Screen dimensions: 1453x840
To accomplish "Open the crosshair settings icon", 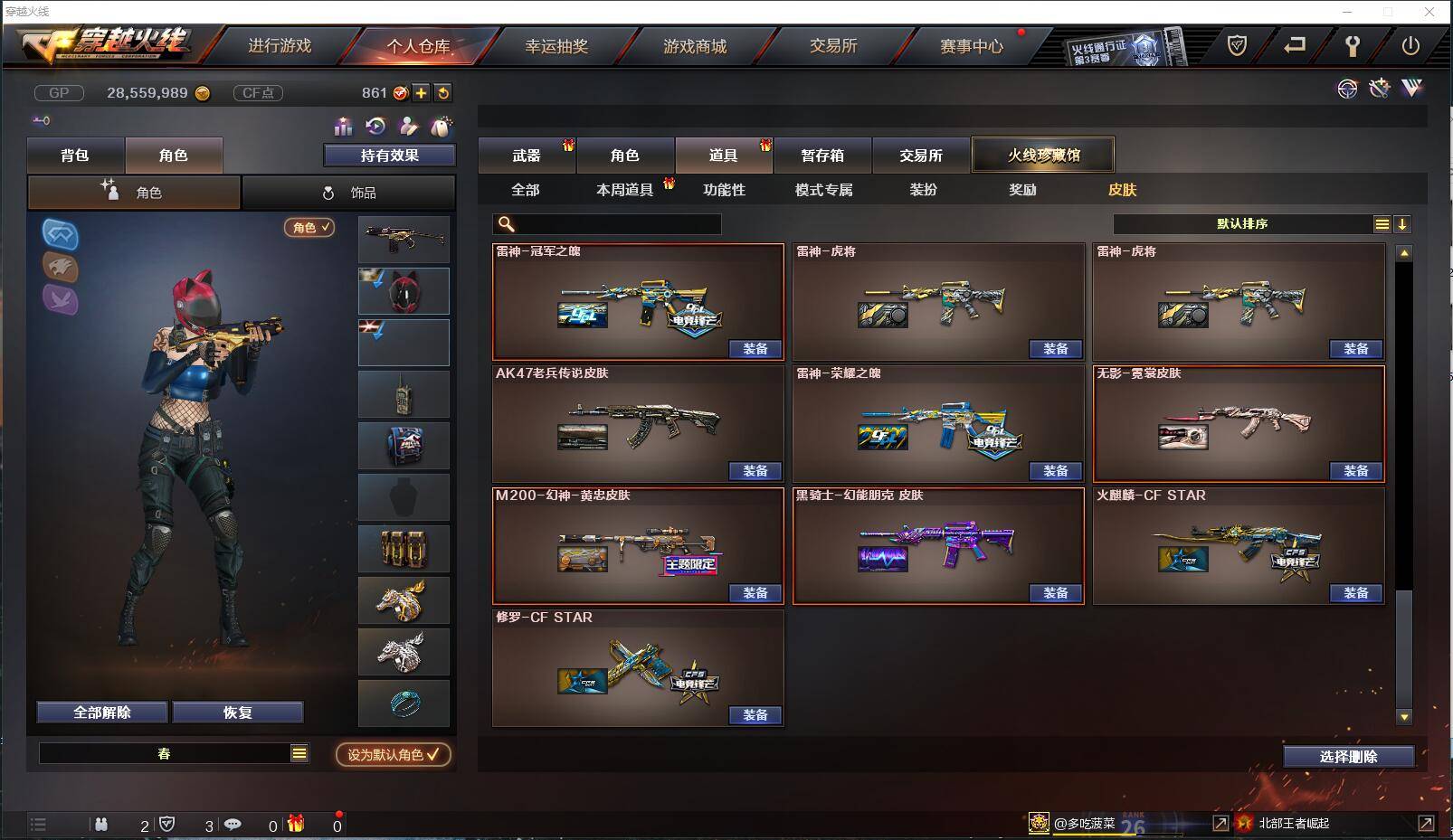I will (1347, 90).
